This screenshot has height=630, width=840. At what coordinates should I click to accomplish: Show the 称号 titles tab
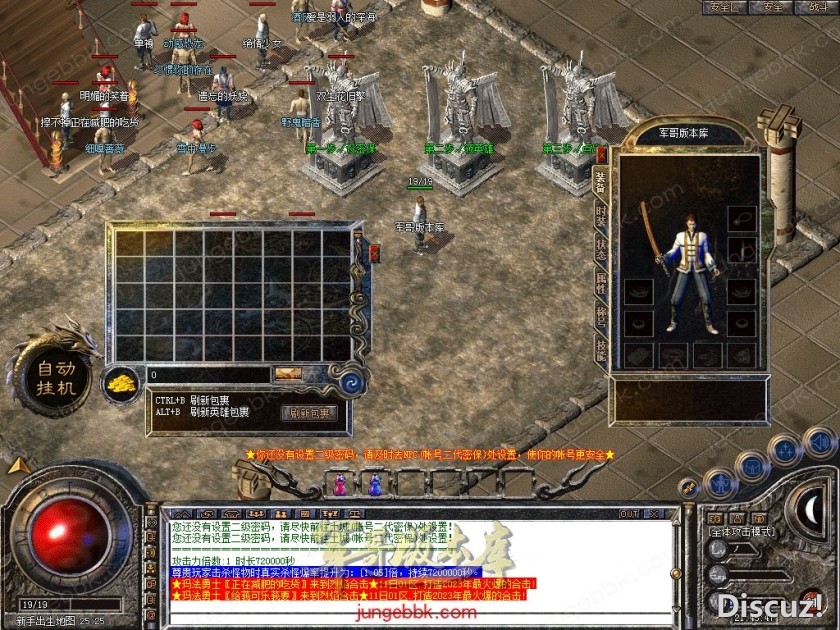coord(601,316)
